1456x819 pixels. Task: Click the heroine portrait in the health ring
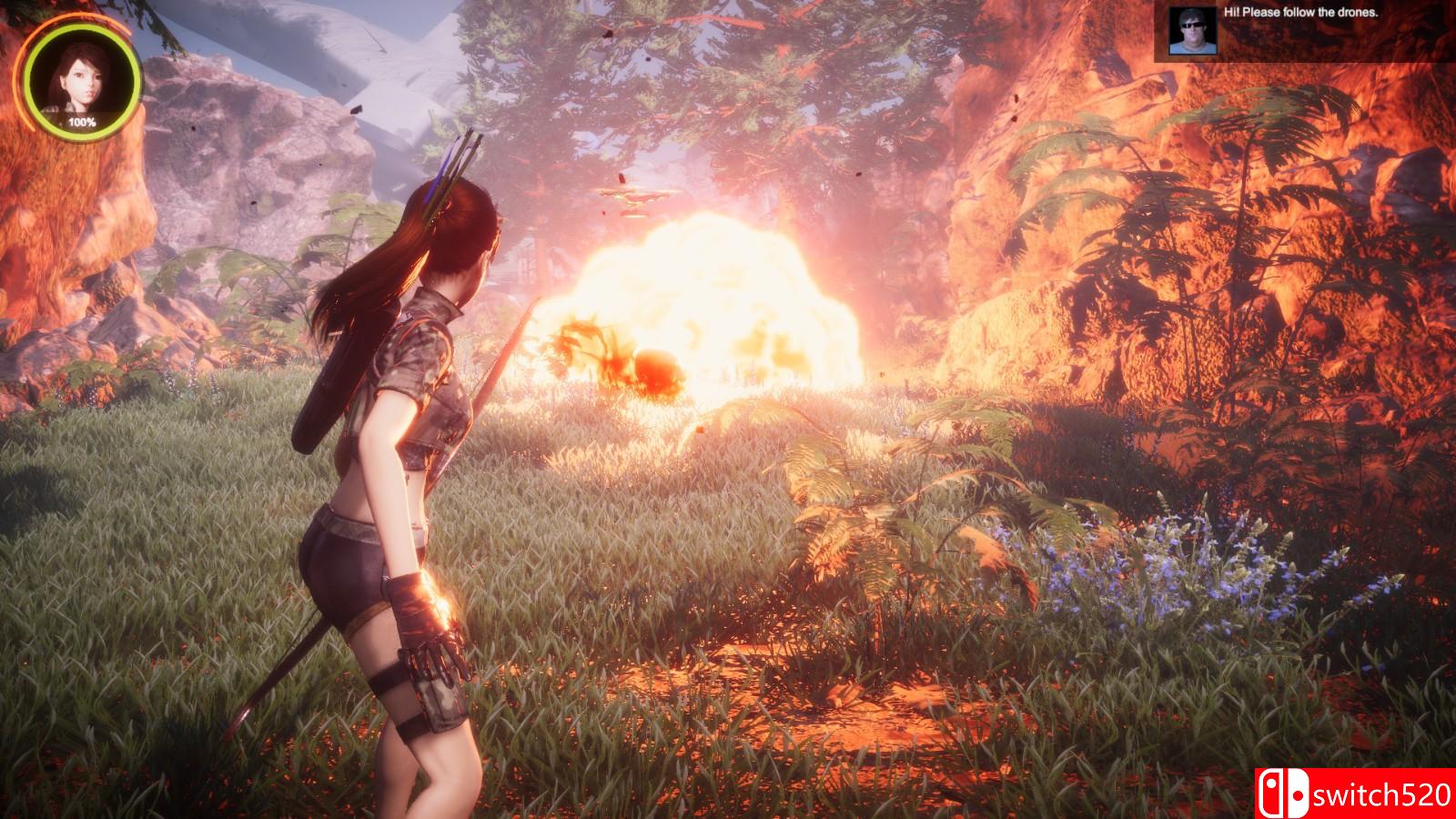(x=82, y=78)
